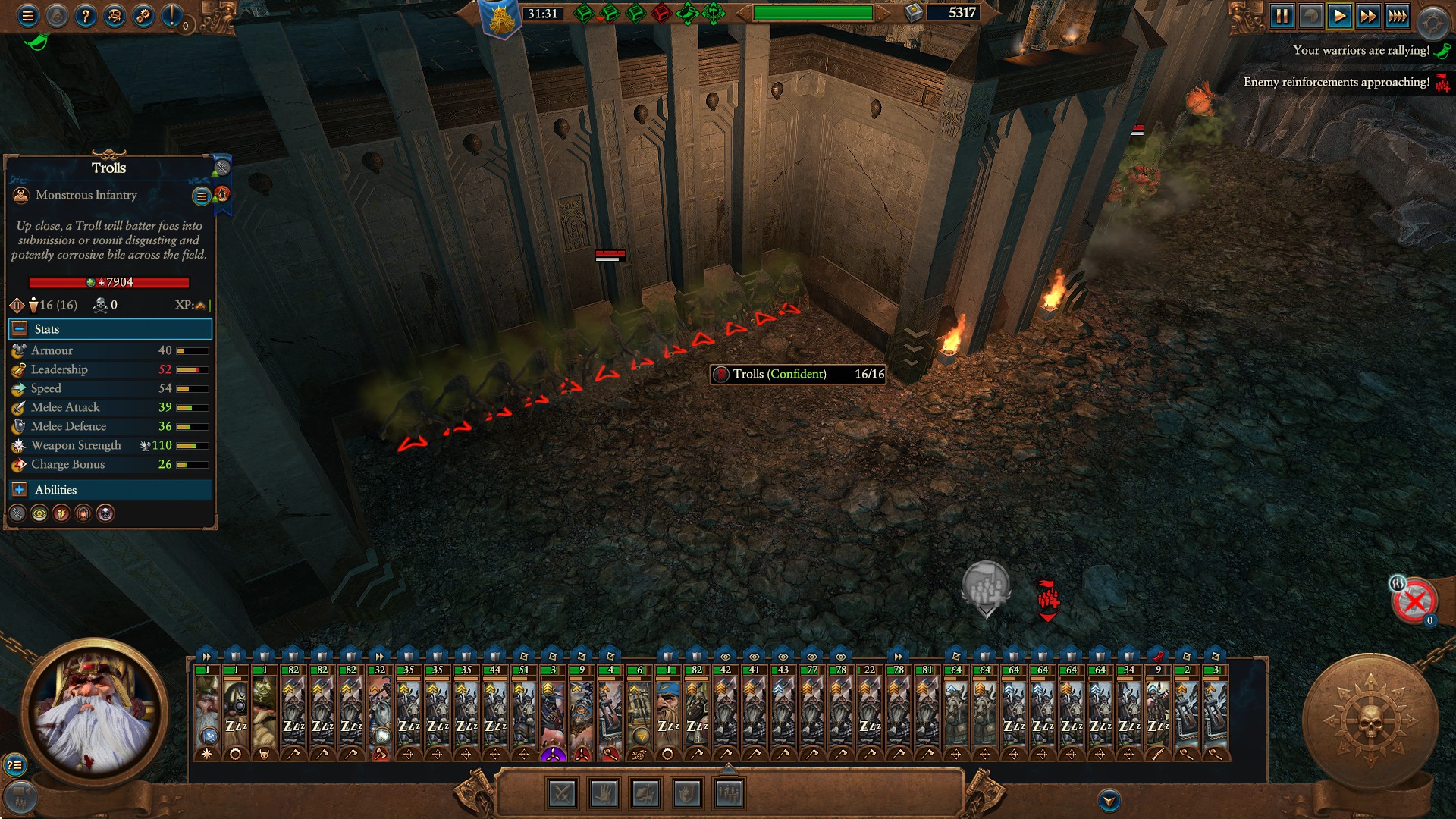Set battle speed to maximum fast forward

tap(1397, 16)
